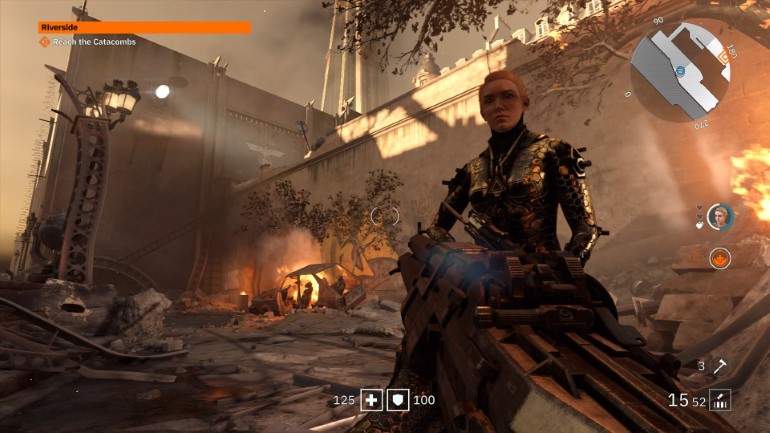The height and width of the screenshot is (433, 770).
Task: Click the equipped weapon ammo icon
Action: 720,400
